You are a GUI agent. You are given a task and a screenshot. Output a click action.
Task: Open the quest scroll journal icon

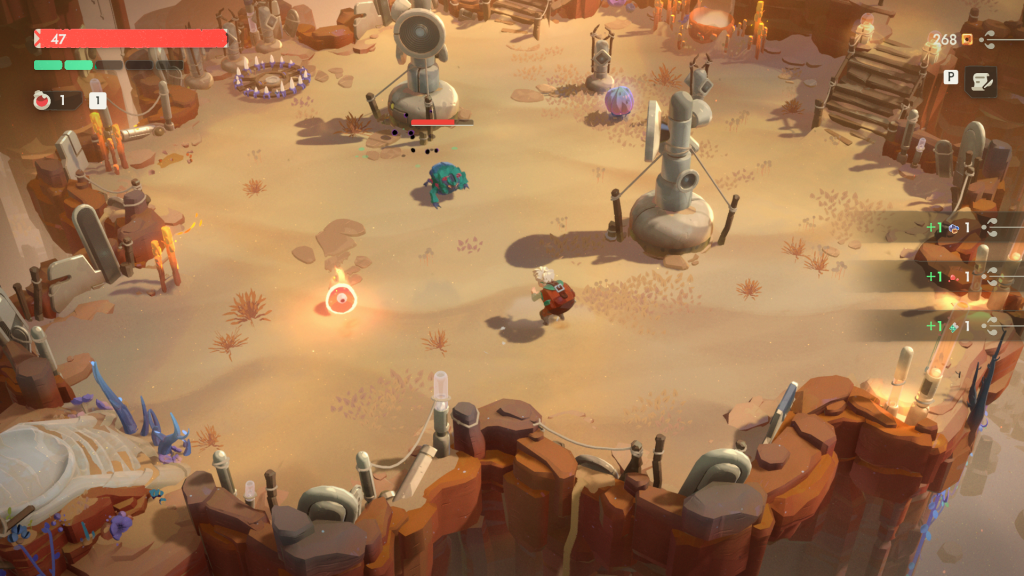980,82
